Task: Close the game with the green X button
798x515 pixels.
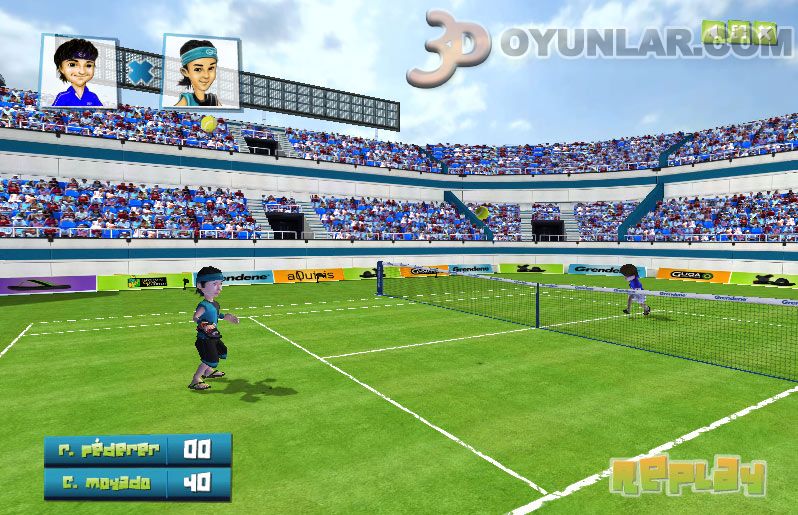Action: tap(765, 33)
